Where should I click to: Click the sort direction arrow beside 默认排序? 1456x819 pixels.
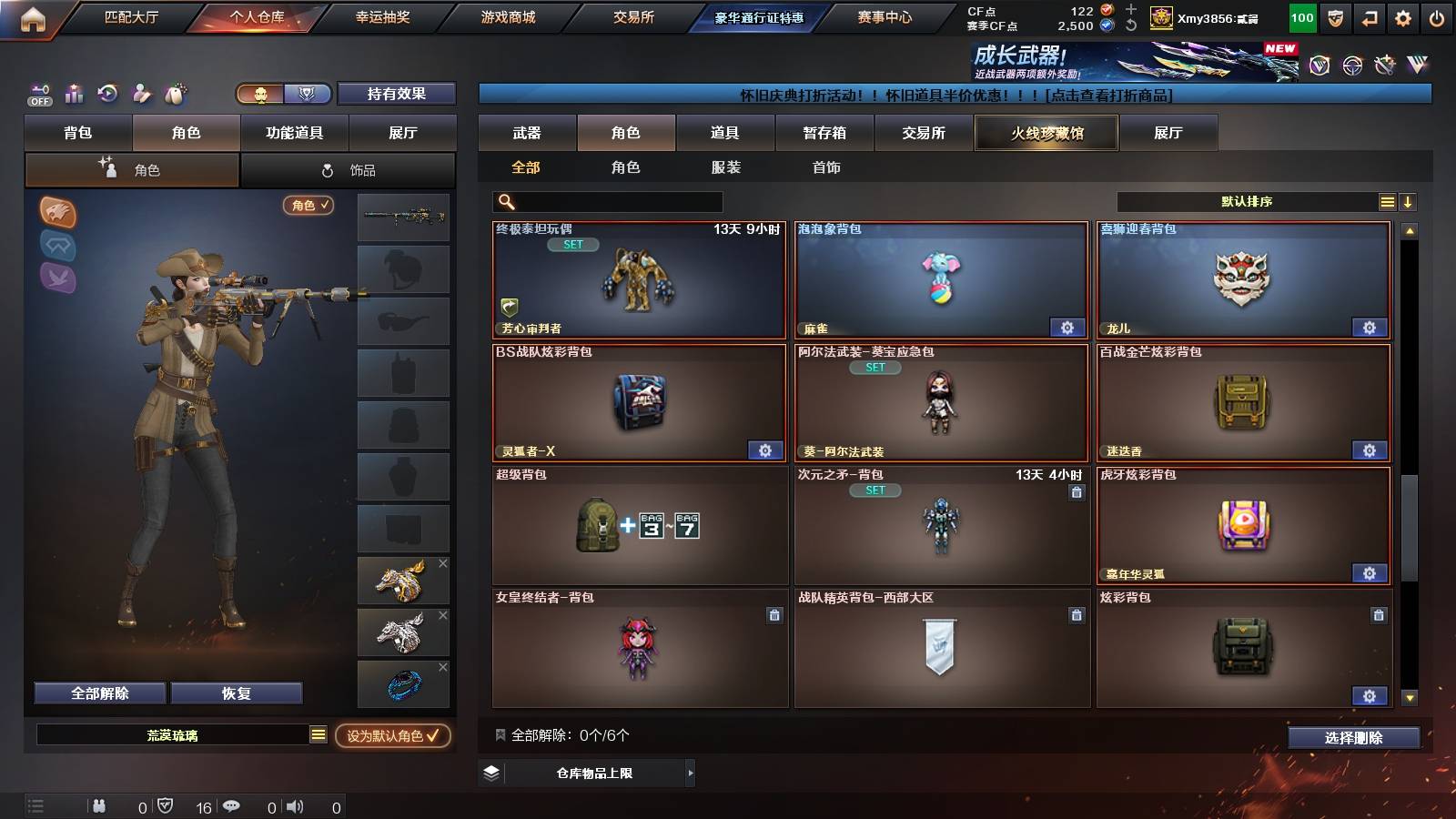coord(1410,201)
